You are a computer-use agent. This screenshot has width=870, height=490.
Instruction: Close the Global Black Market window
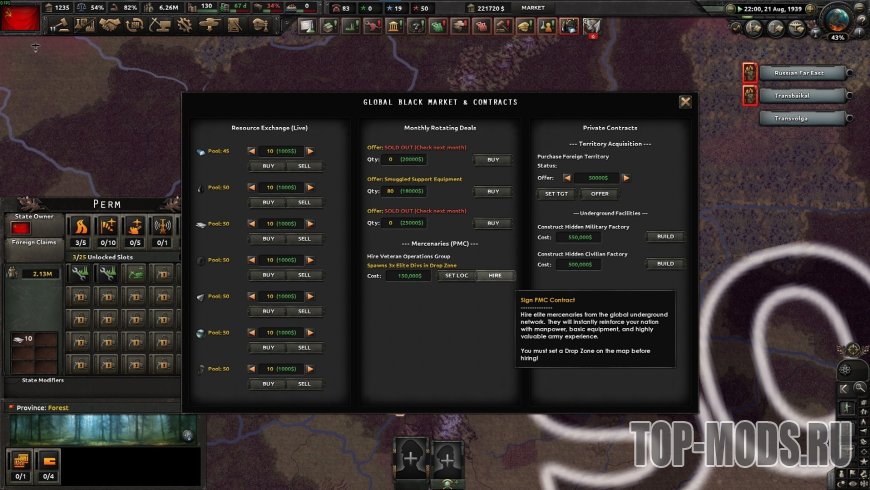[685, 102]
